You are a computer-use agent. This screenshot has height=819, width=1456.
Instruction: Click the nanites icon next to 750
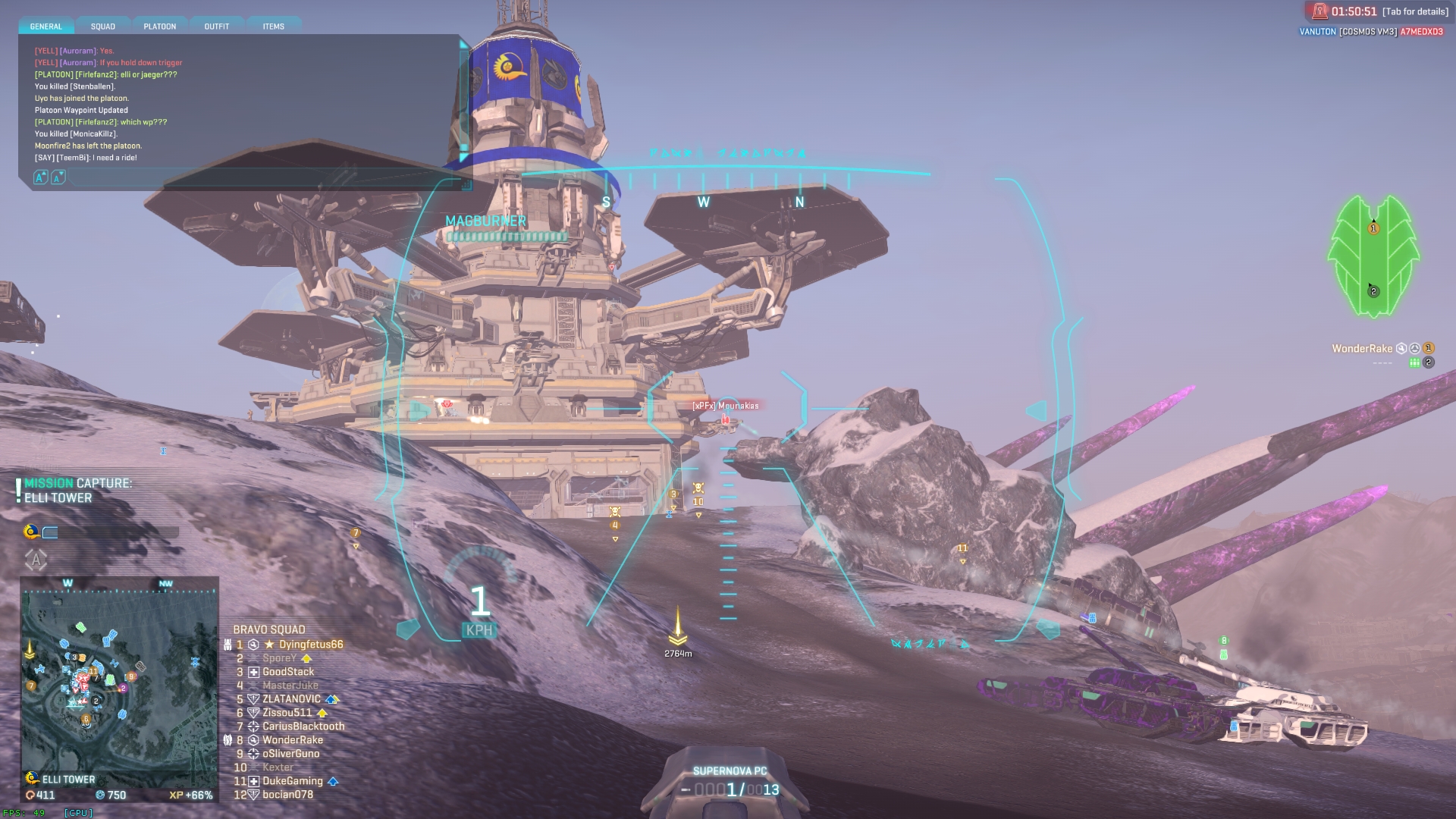pyautogui.click(x=100, y=795)
